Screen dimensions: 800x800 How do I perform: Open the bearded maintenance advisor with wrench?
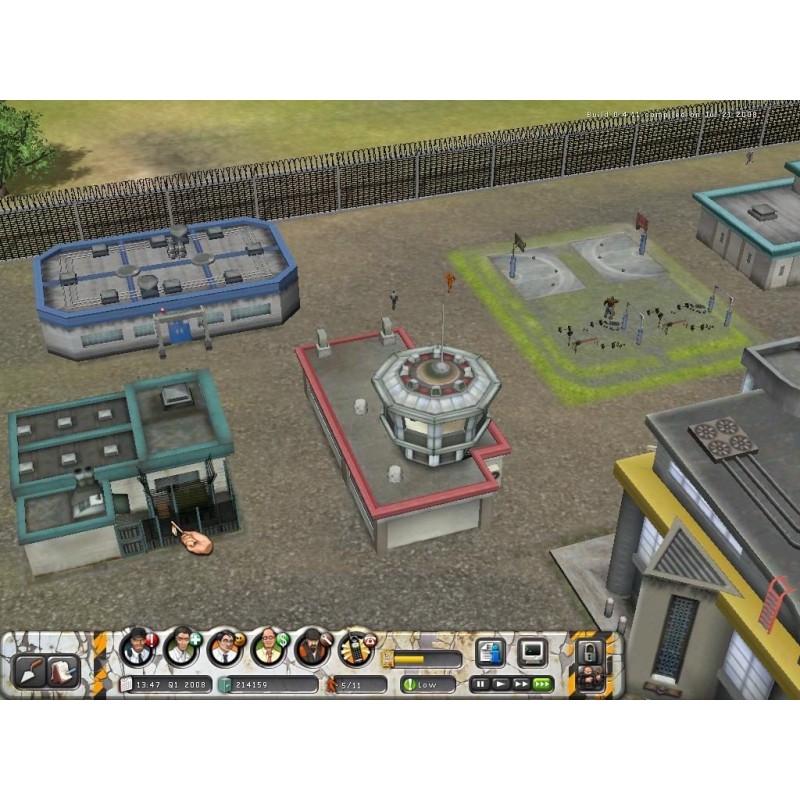click(310, 647)
